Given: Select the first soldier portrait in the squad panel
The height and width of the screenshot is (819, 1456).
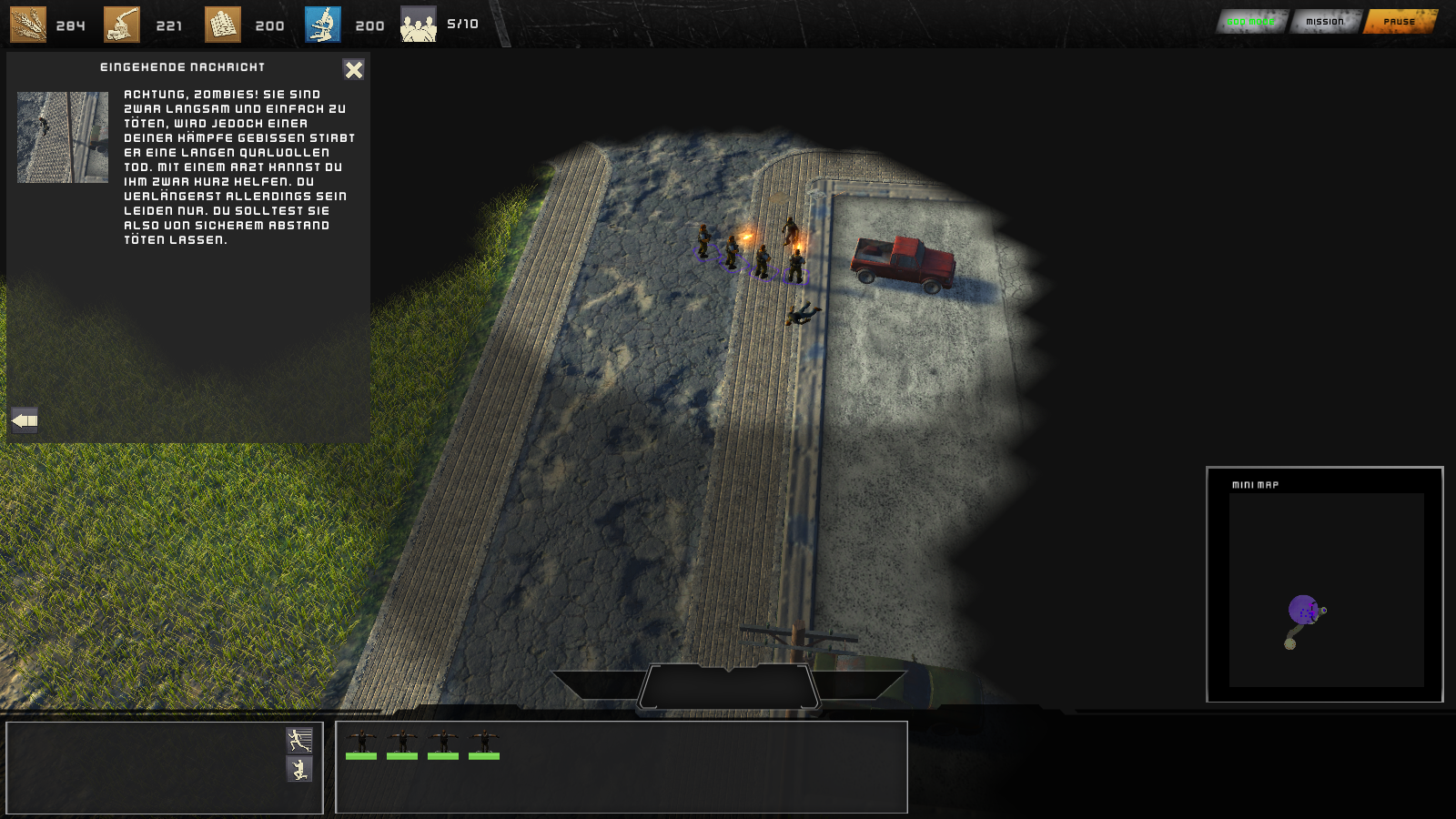Looking at the screenshot, I should click(361, 743).
